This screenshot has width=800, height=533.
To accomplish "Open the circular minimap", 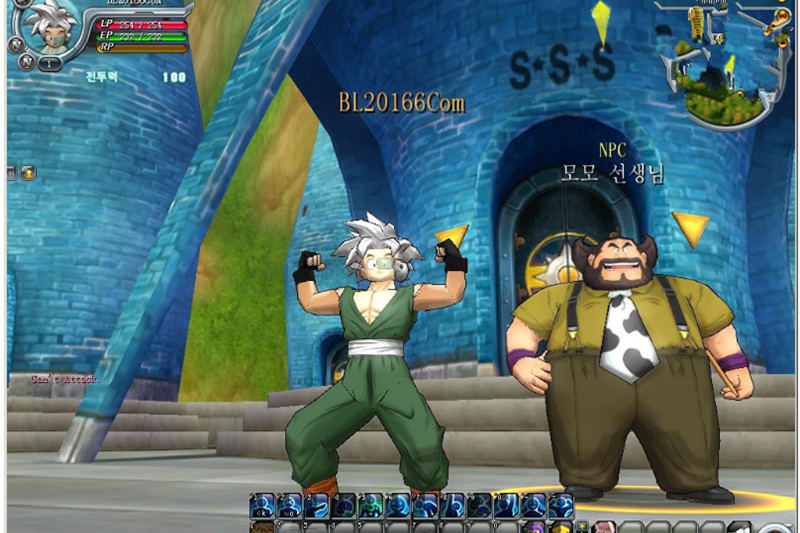I will coord(715,62).
